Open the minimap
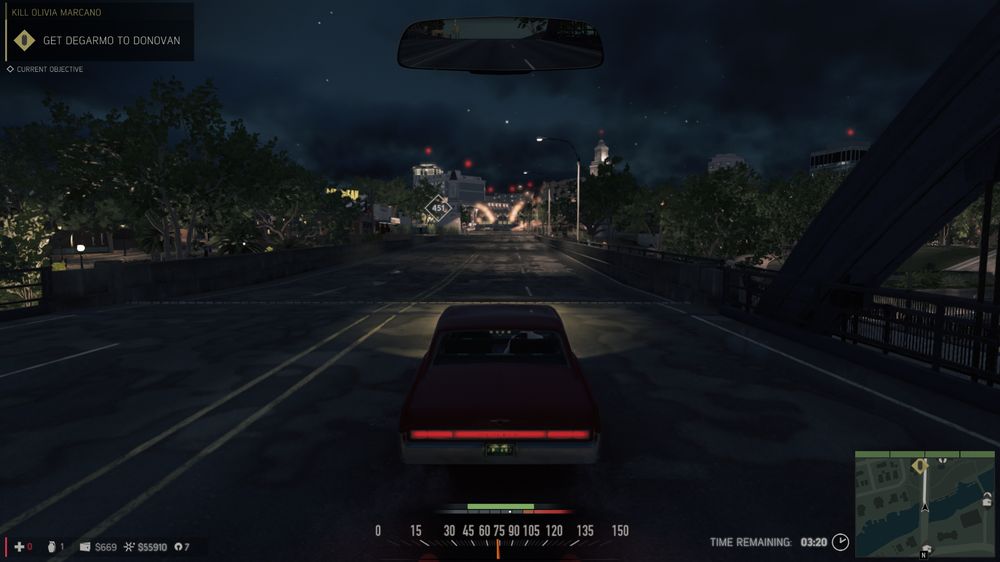Viewport: 1000px width, 562px height. [x=924, y=503]
